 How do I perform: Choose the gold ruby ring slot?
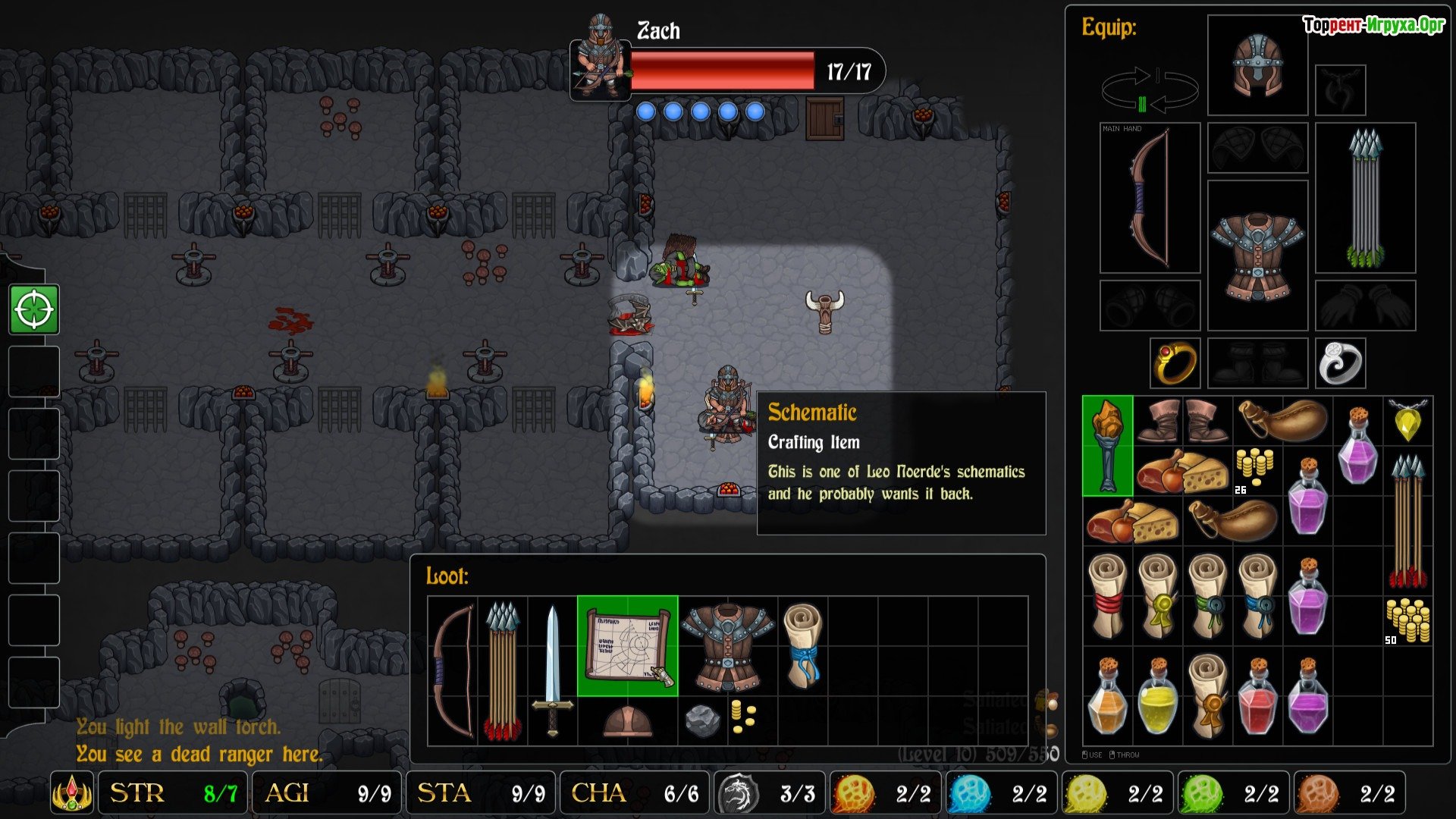coord(1175,362)
